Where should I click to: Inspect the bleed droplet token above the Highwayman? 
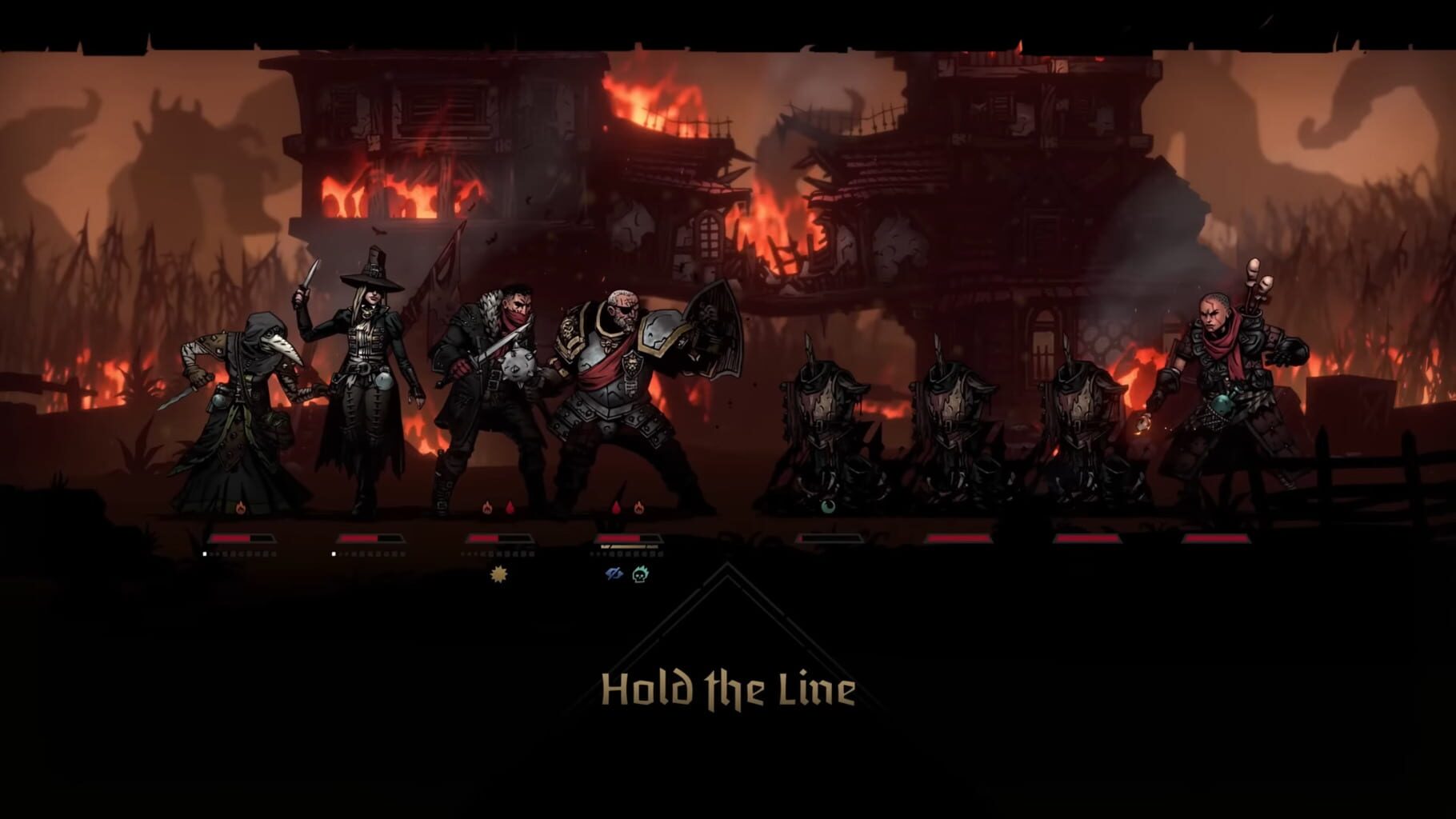point(510,507)
